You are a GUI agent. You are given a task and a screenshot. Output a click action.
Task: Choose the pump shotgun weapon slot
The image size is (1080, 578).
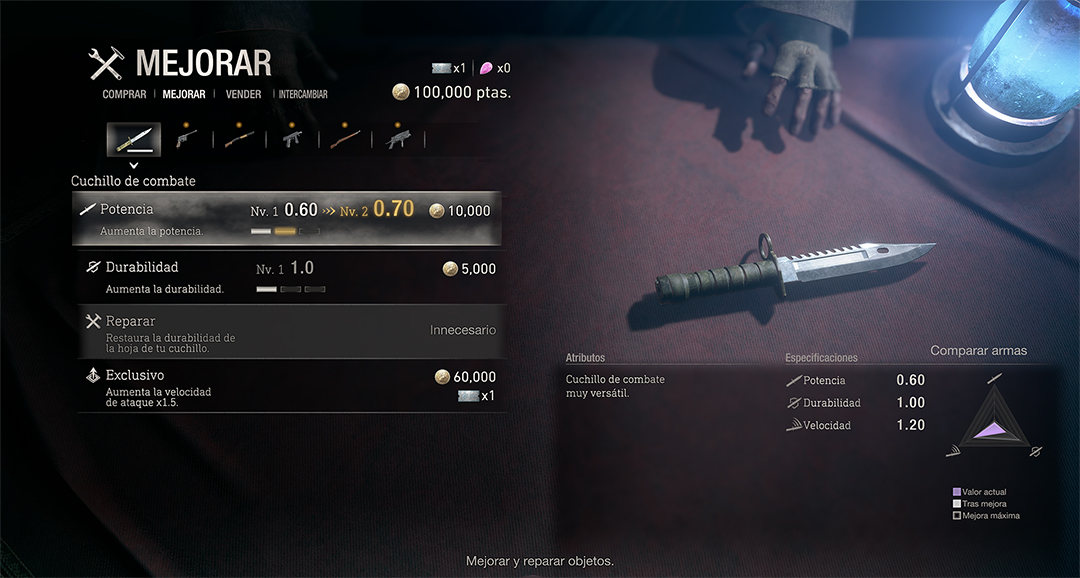[239, 138]
